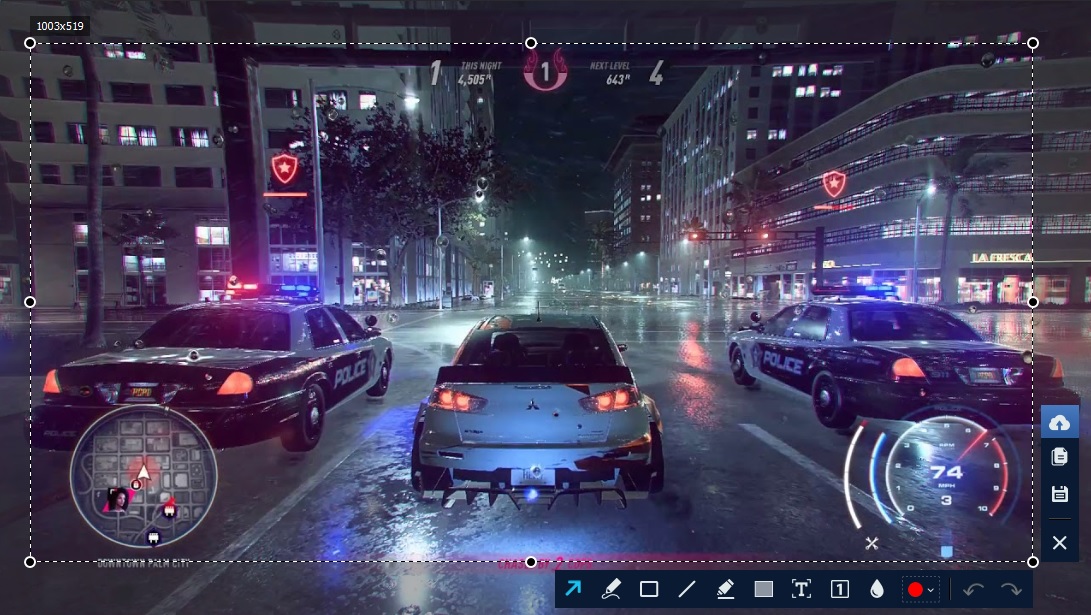Click the white player arrow on the minimap
The width and height of the screenshot is (1091, 615).
(144, 471)
